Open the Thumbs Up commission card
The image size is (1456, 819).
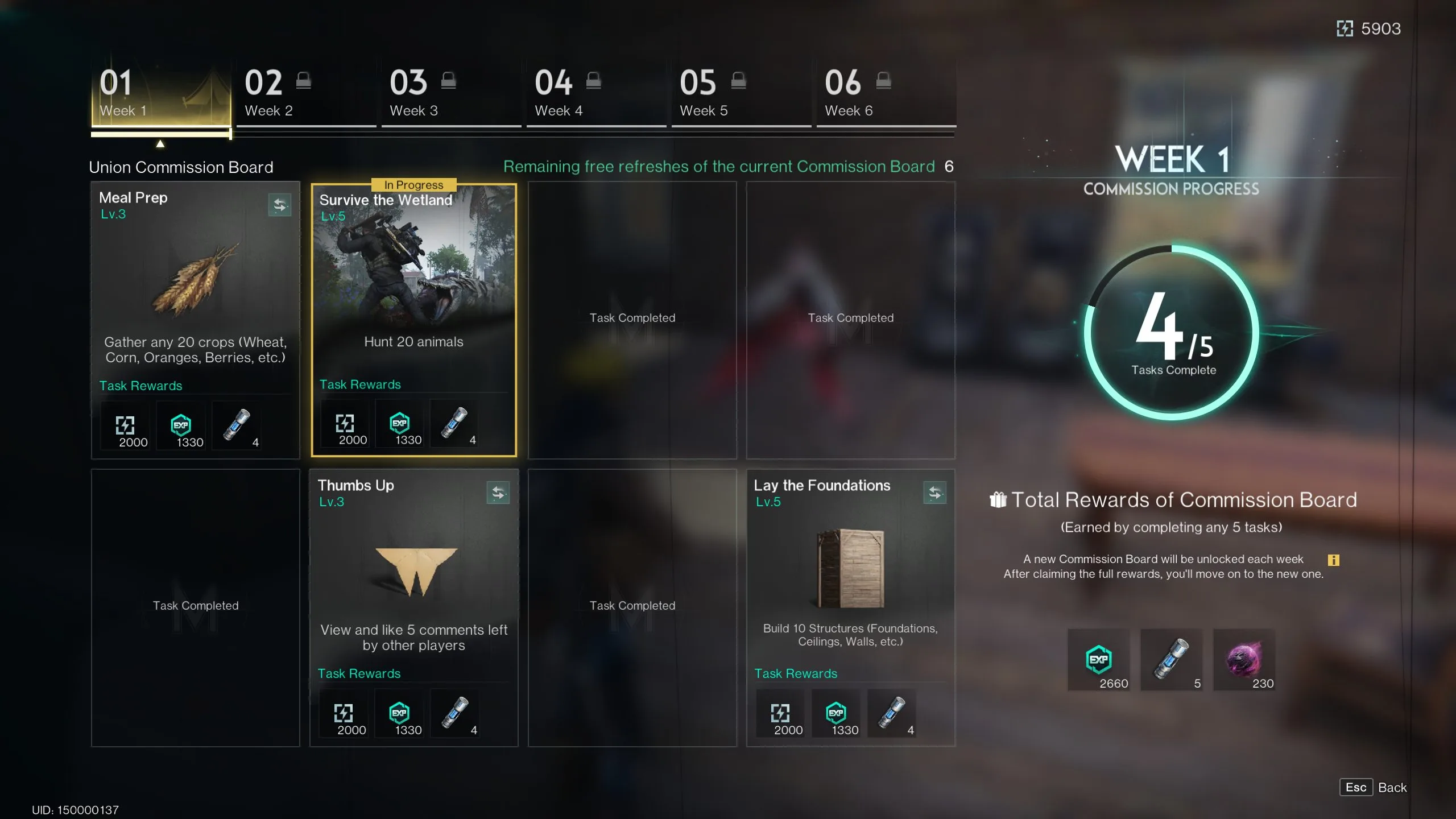click(413, 591)
